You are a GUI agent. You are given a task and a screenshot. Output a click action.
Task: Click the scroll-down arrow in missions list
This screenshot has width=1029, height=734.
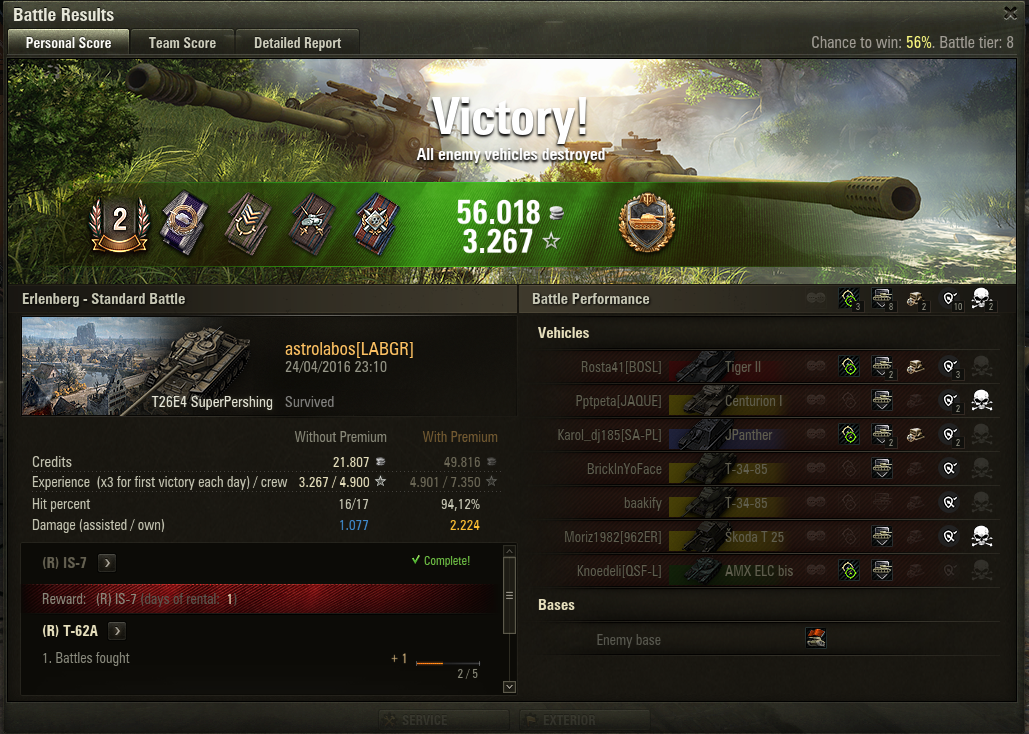[x=509, y=687]
